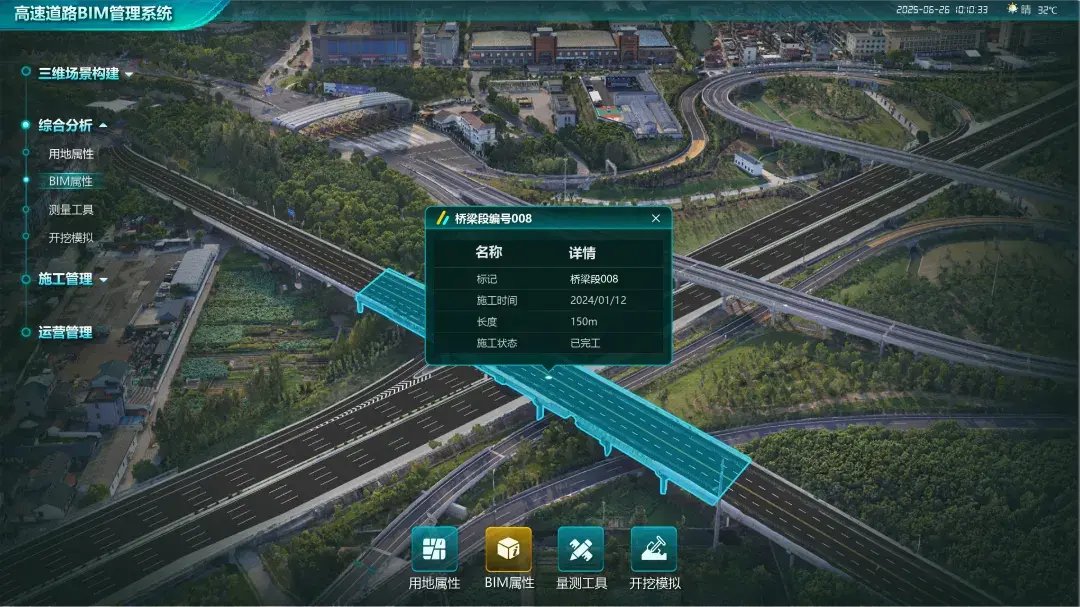Open 测量工具 from the sidebar list
The width and height of the screenshot is (1080, 607).
click(x=71, y=210)
